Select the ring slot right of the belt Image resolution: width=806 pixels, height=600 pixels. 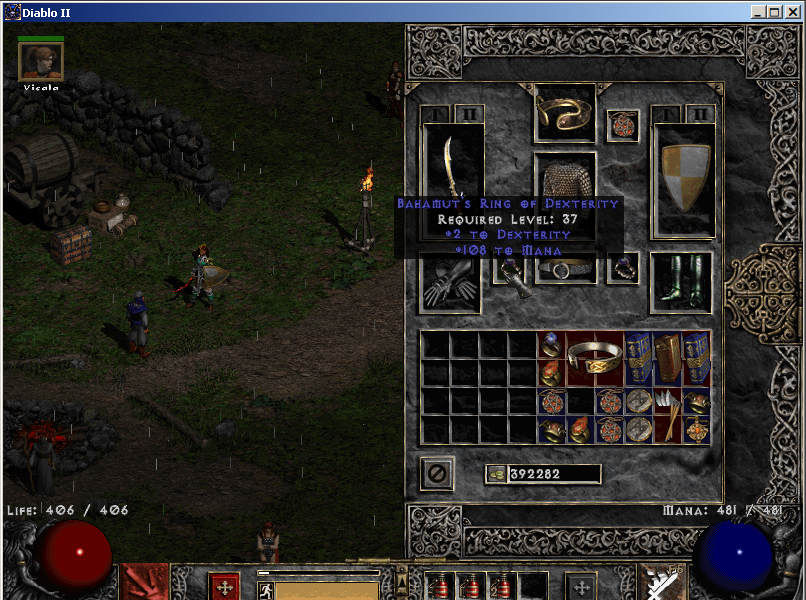tap(623, 268)
